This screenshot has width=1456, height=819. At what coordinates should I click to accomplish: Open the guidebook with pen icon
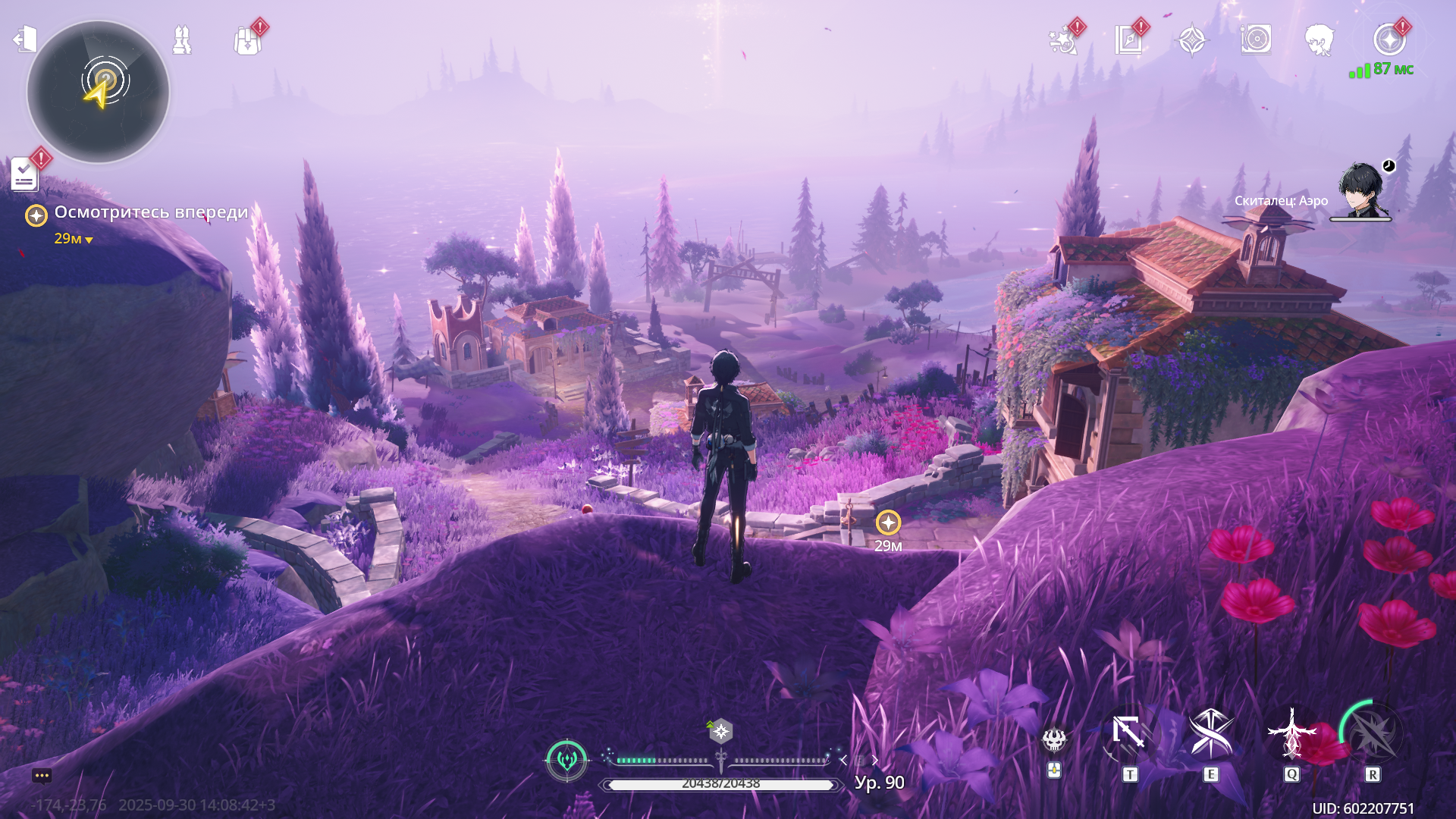(1128, 40)
